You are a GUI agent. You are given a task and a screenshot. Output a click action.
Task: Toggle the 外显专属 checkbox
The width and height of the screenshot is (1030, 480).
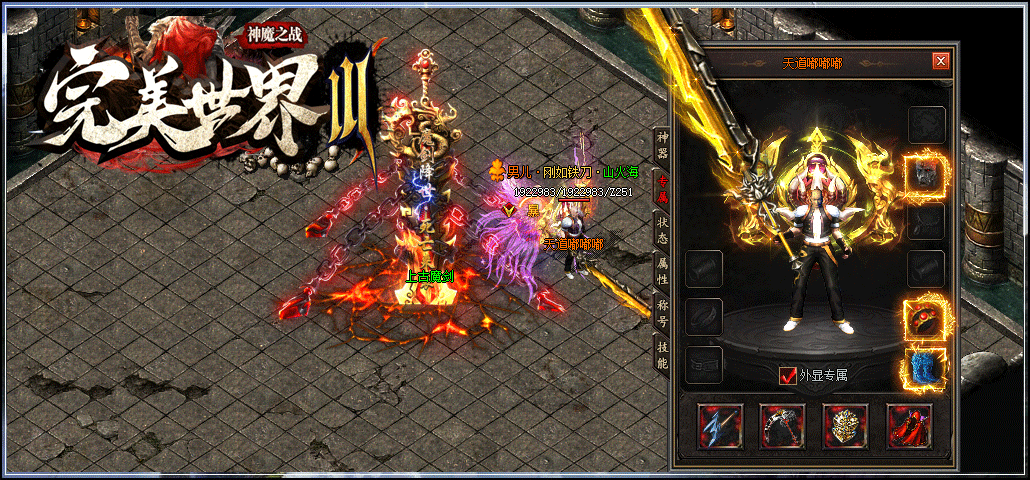pos(787,376)
